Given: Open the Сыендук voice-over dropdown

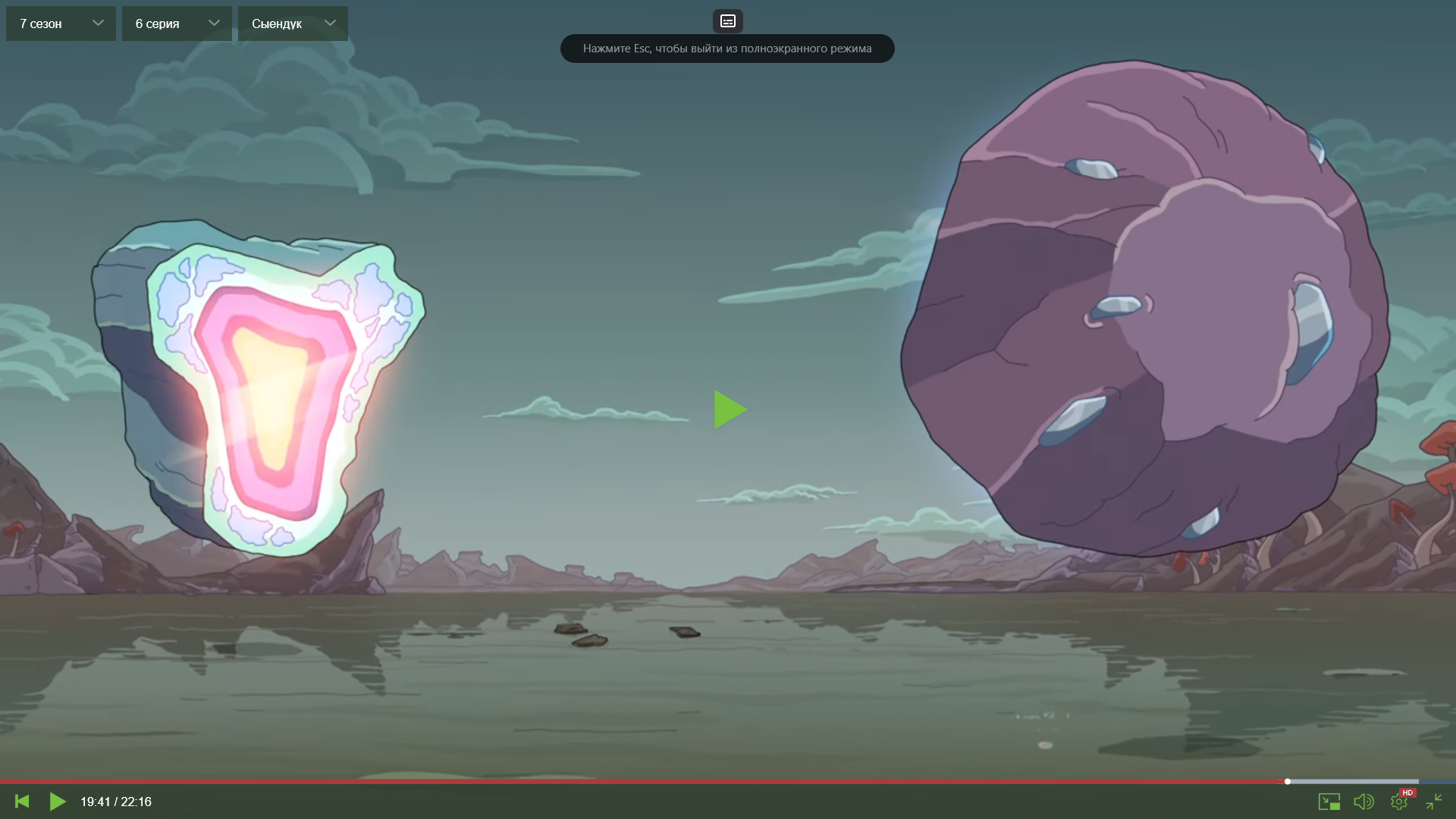Looking at the screenshot, I should pos(293,24).
